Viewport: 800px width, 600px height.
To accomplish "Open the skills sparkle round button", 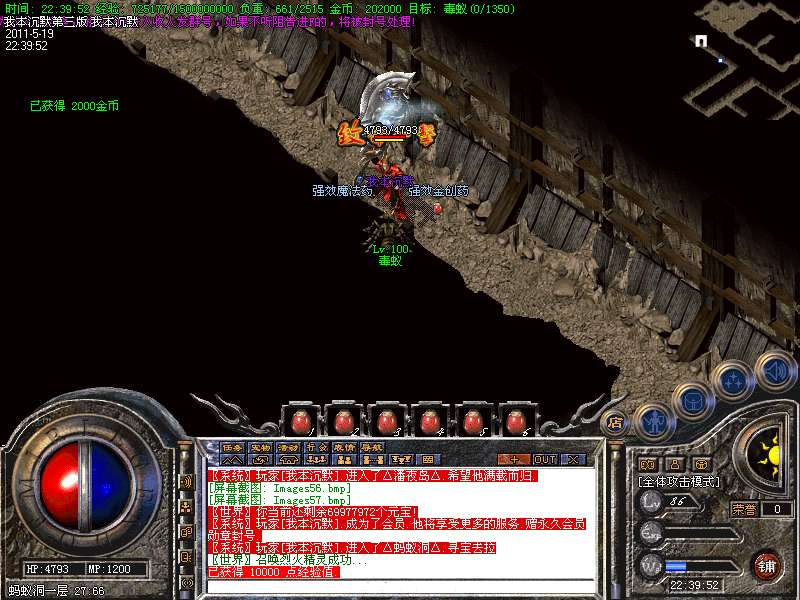I will tap(735, 381).
